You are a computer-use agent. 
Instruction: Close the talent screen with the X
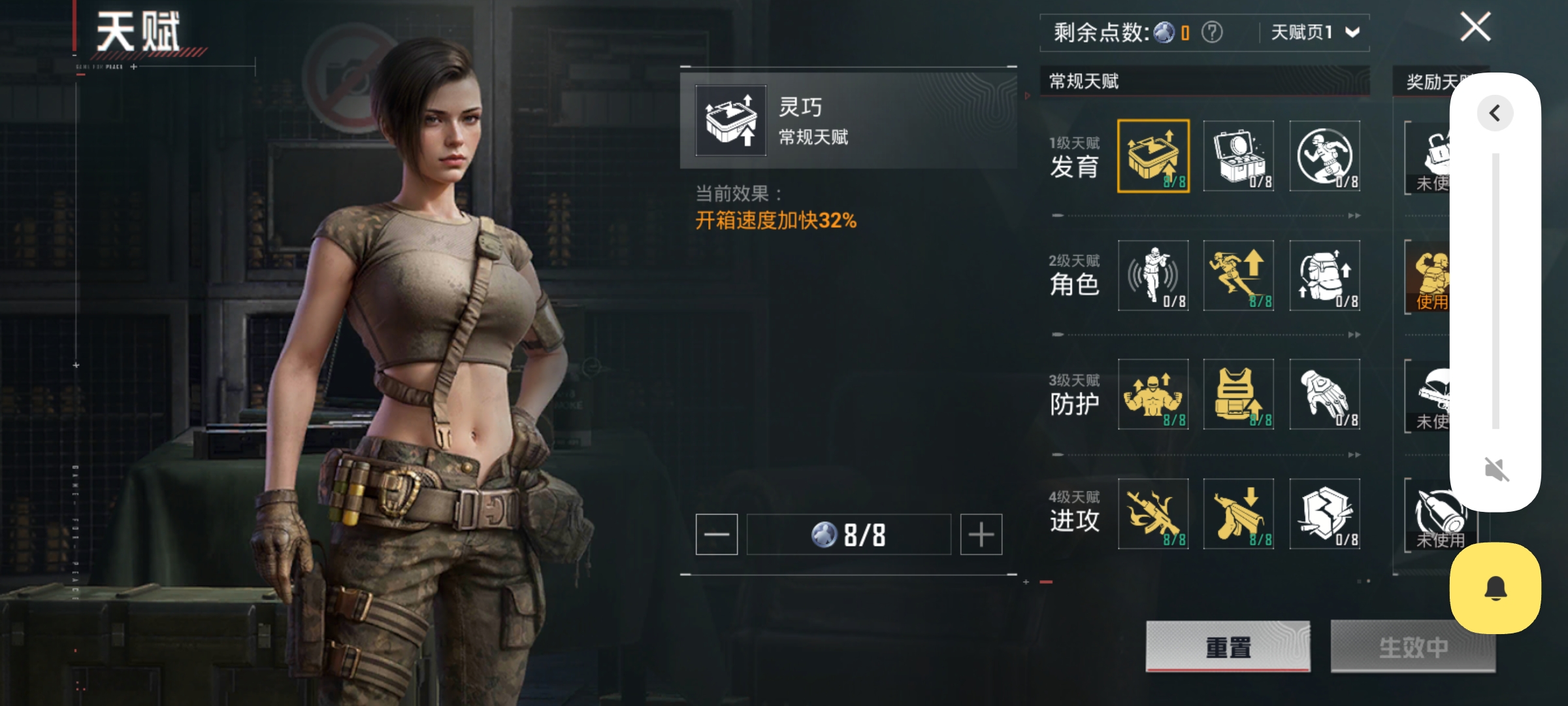(1475, 27)
